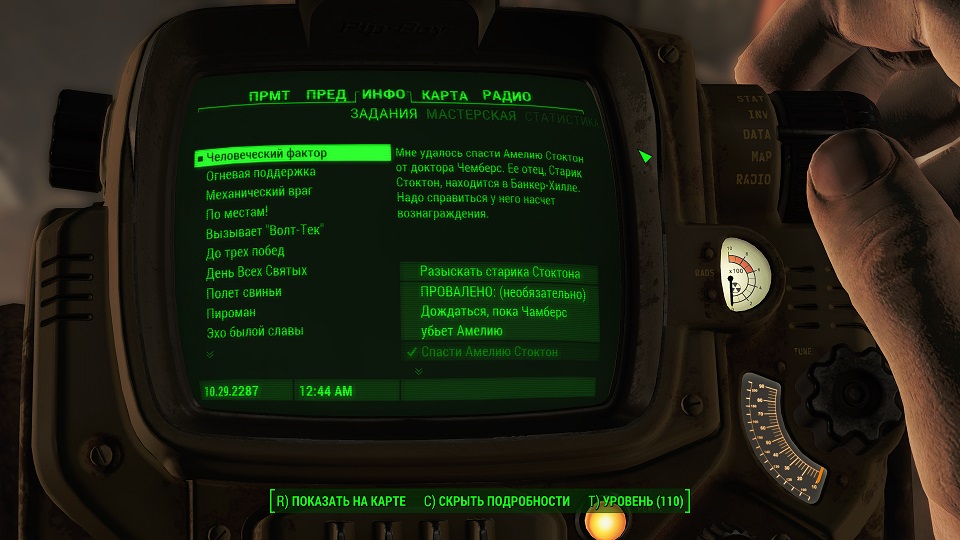Switch to the КАРТА map tab
Image resolution: width=960 pixels, height=540 pixels.
[445, 96]
